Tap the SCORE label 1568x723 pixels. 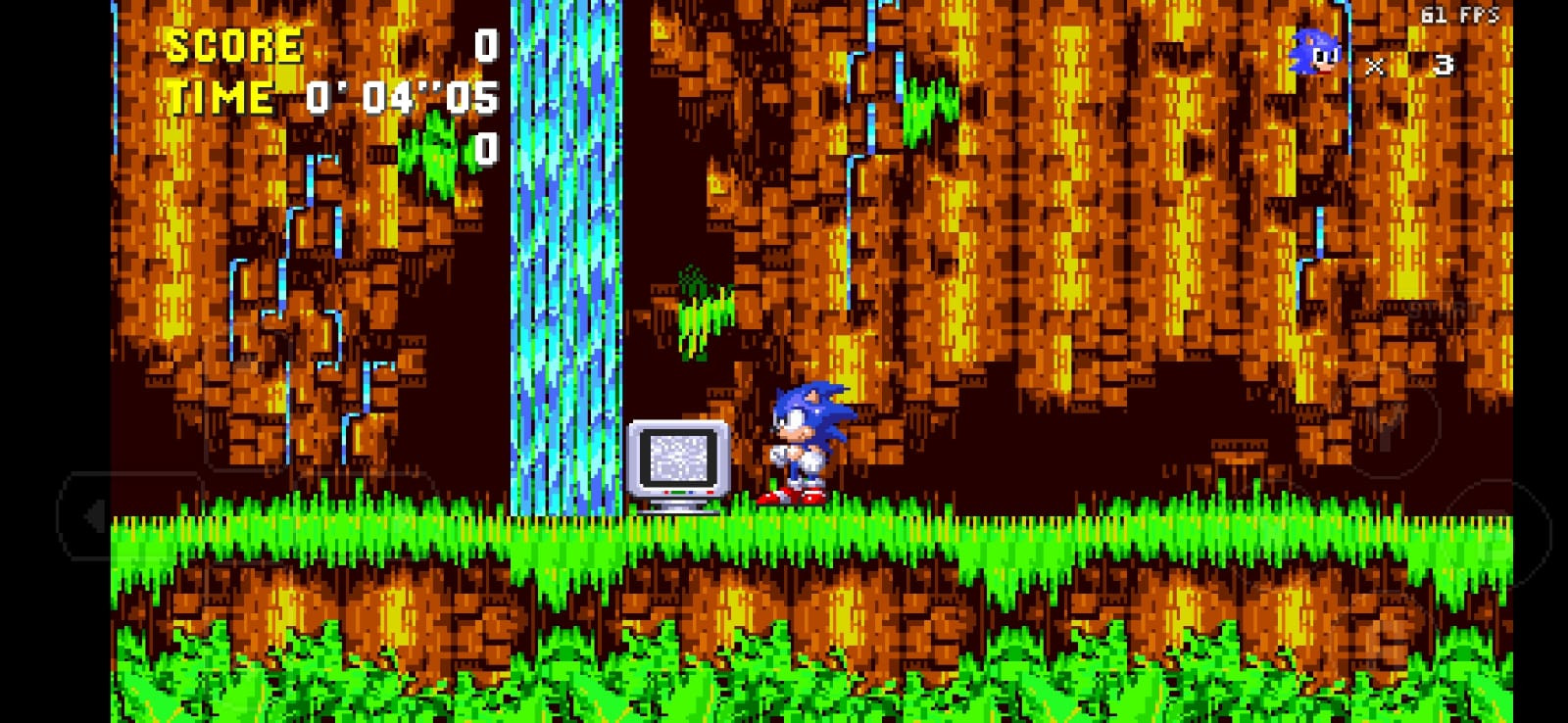[x=232, y=44]
